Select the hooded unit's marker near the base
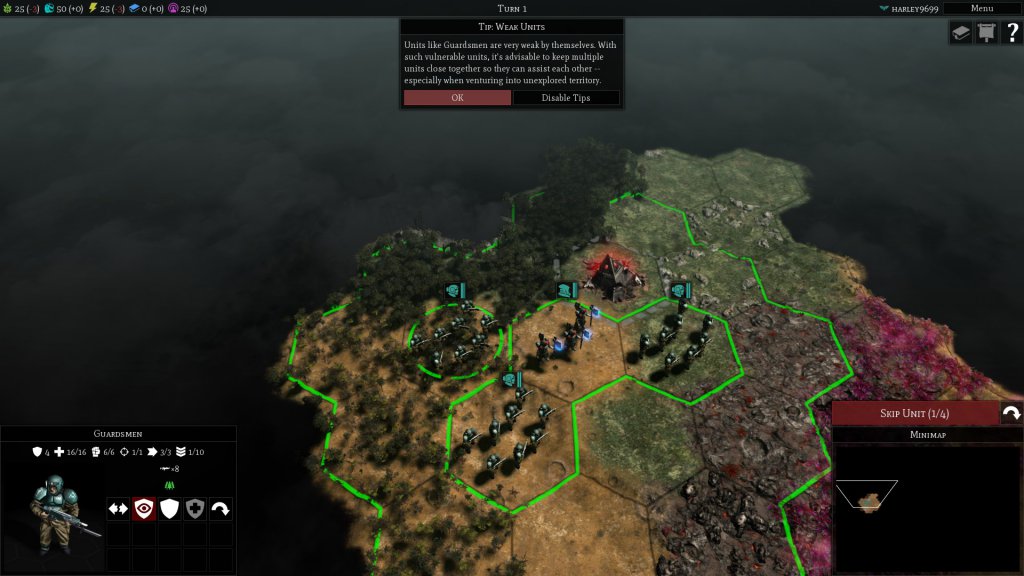 coord(567,290)
